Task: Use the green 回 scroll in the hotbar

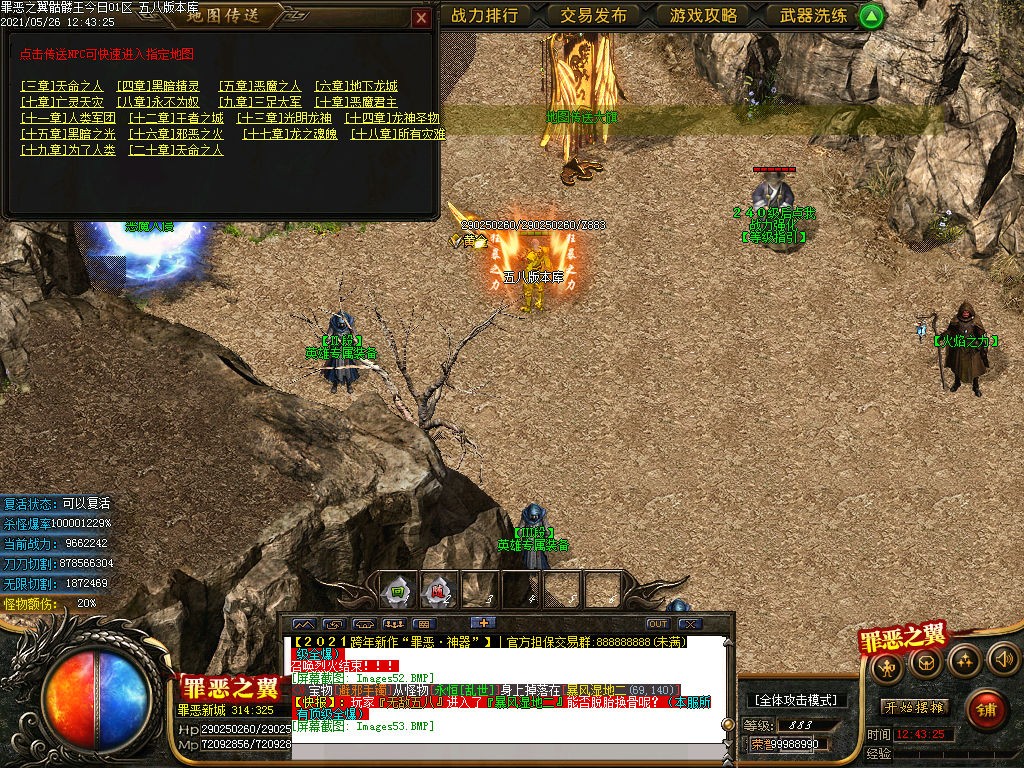Action: pyautogui.click(x=398, y=590)
